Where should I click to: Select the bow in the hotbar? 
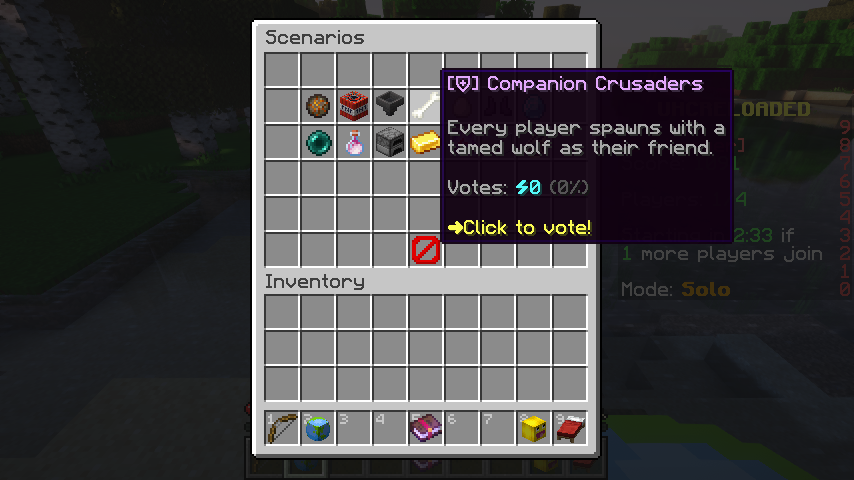[282, 428]
